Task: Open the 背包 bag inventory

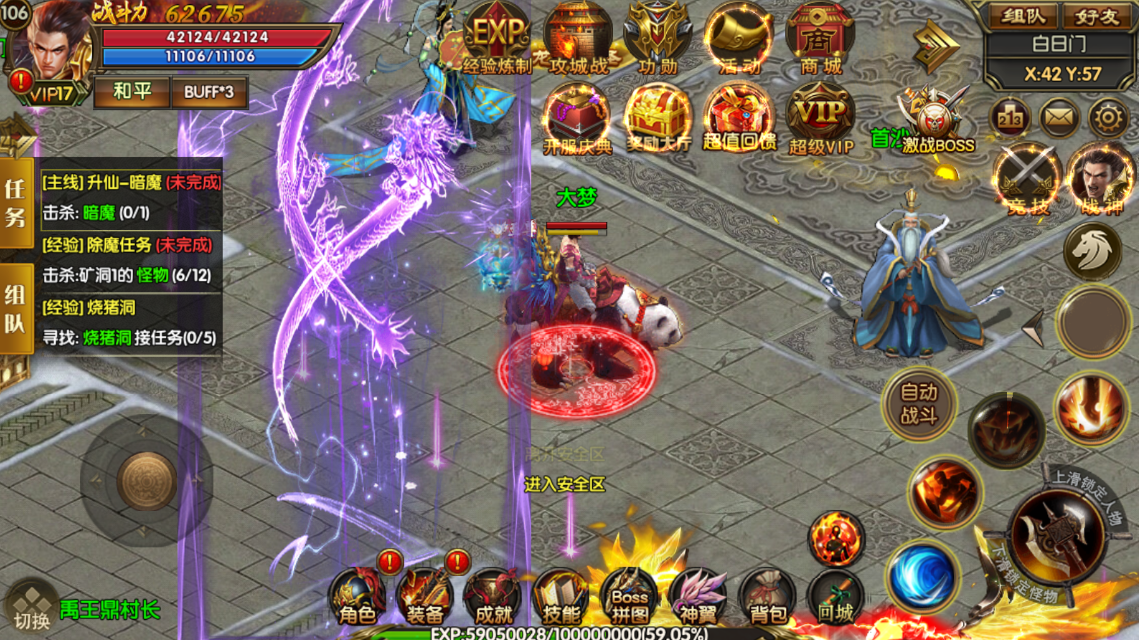Action: pyautogui.click(x=768, y=598)
